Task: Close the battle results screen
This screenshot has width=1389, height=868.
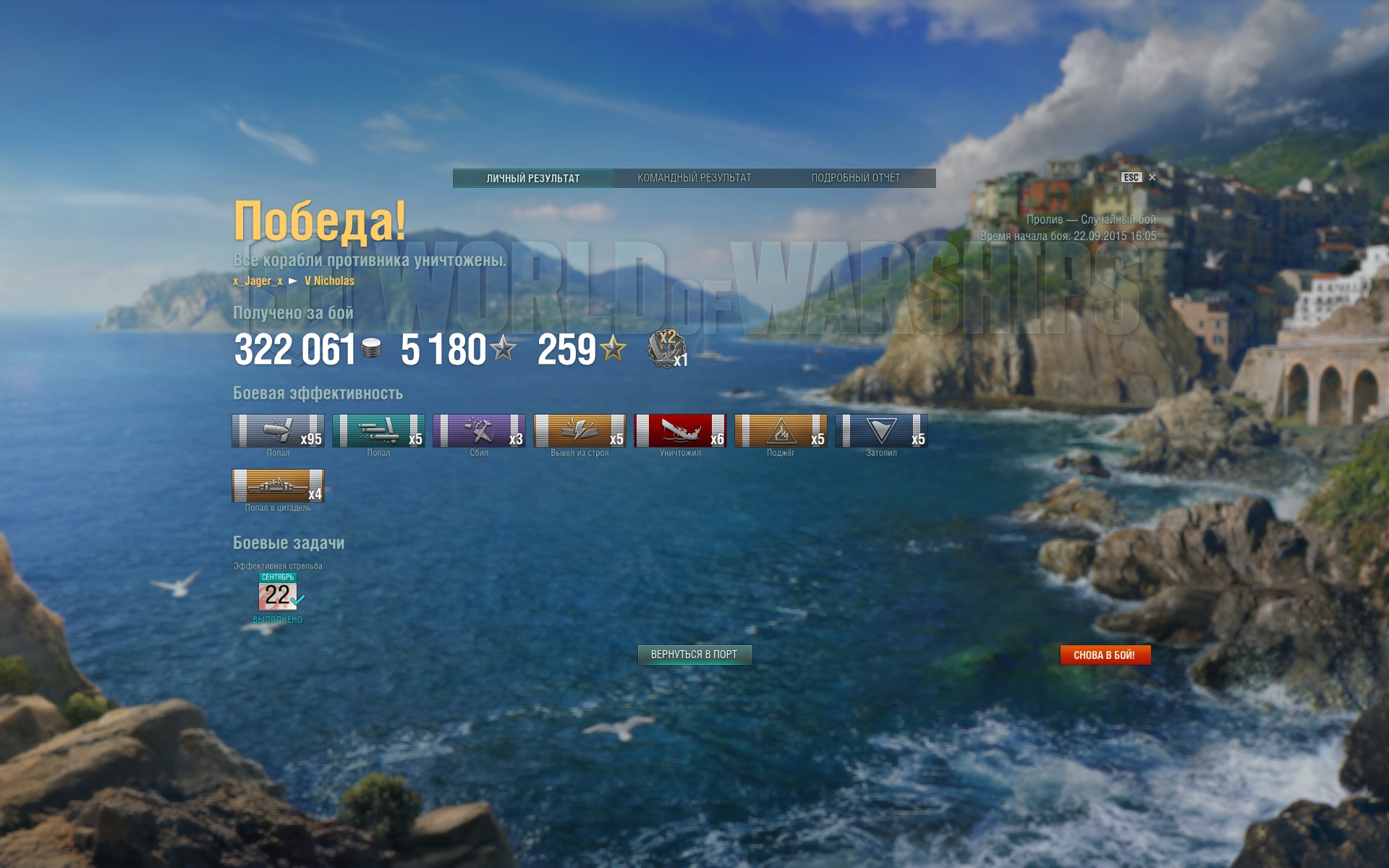Action: (1152, 177)
